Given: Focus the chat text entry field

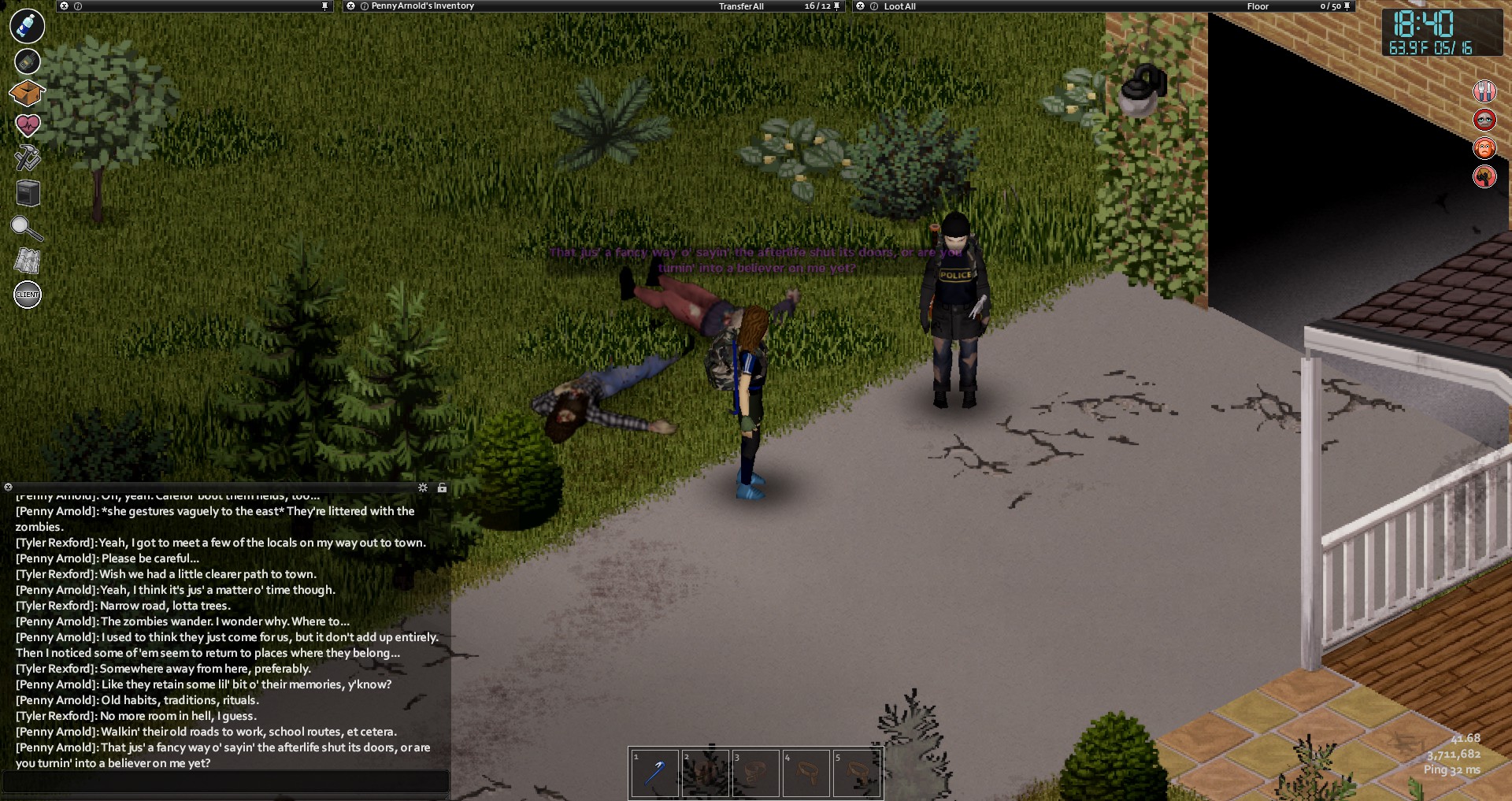Looking at the screenshot, I should pos(225,781).
